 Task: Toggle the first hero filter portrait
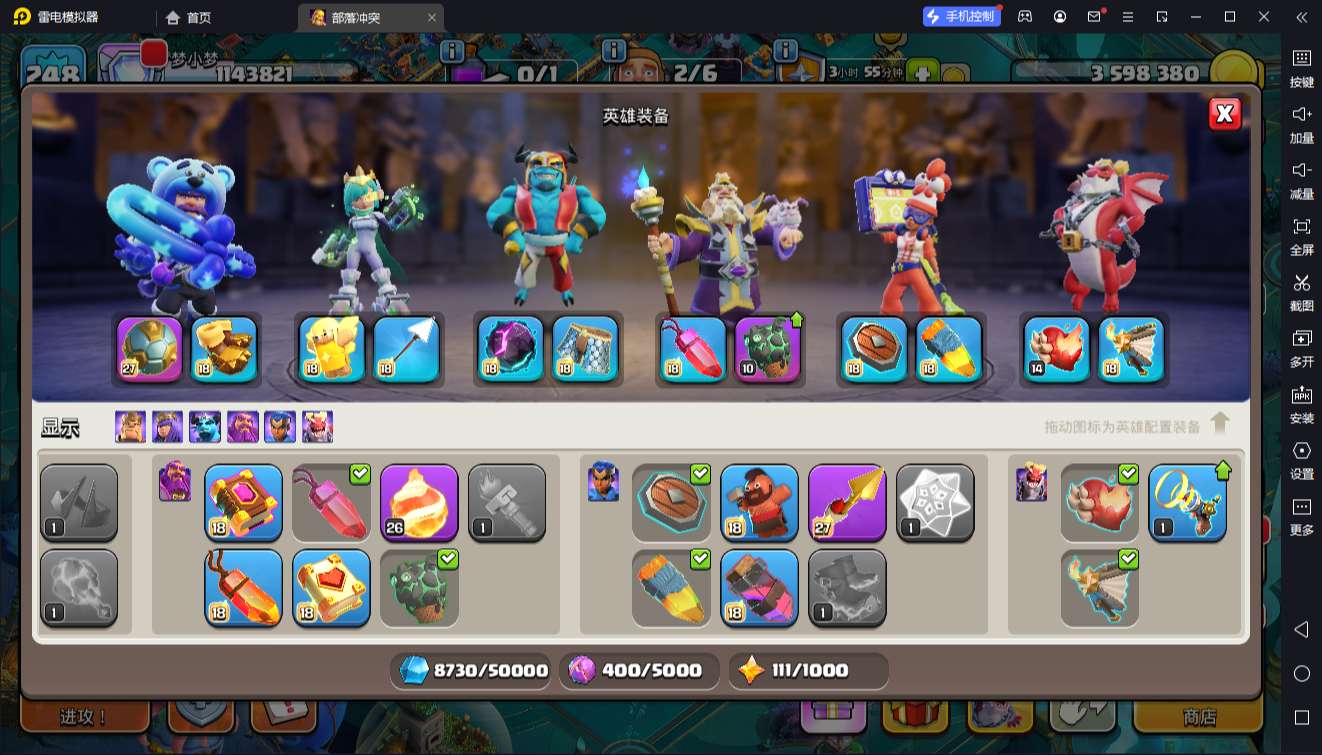pos(130,427)
